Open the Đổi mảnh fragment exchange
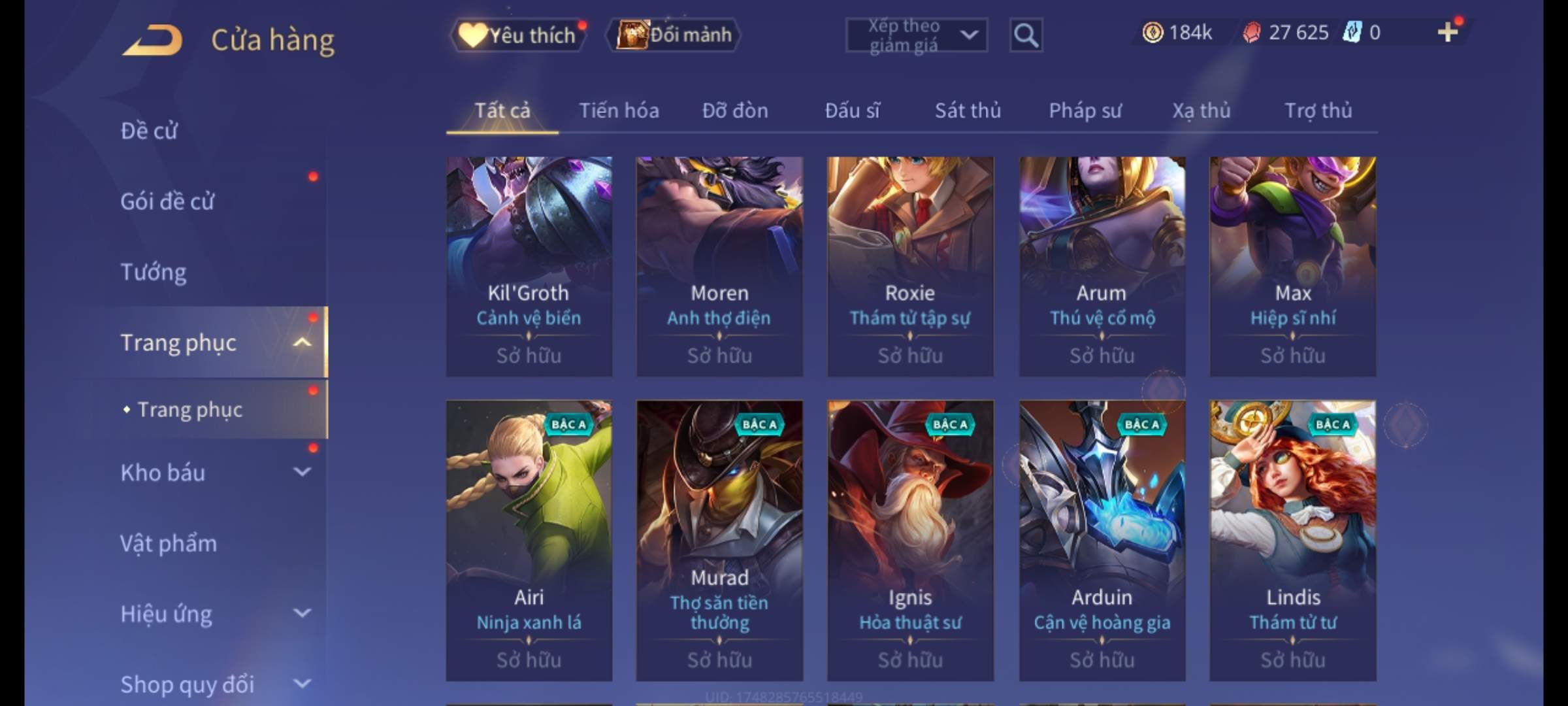 [x=674, y=35]
